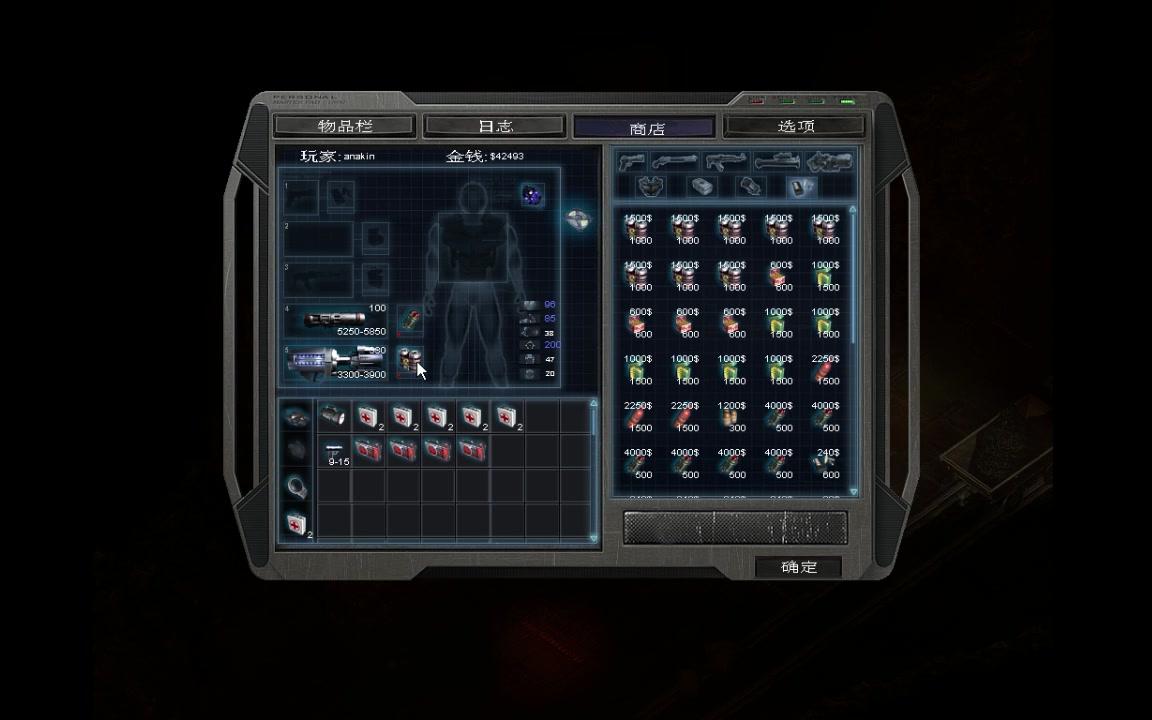Viewport: 1152px width, 720px height.
Task: Choose the ring filter beside the inventory
Action: point(296,486)
